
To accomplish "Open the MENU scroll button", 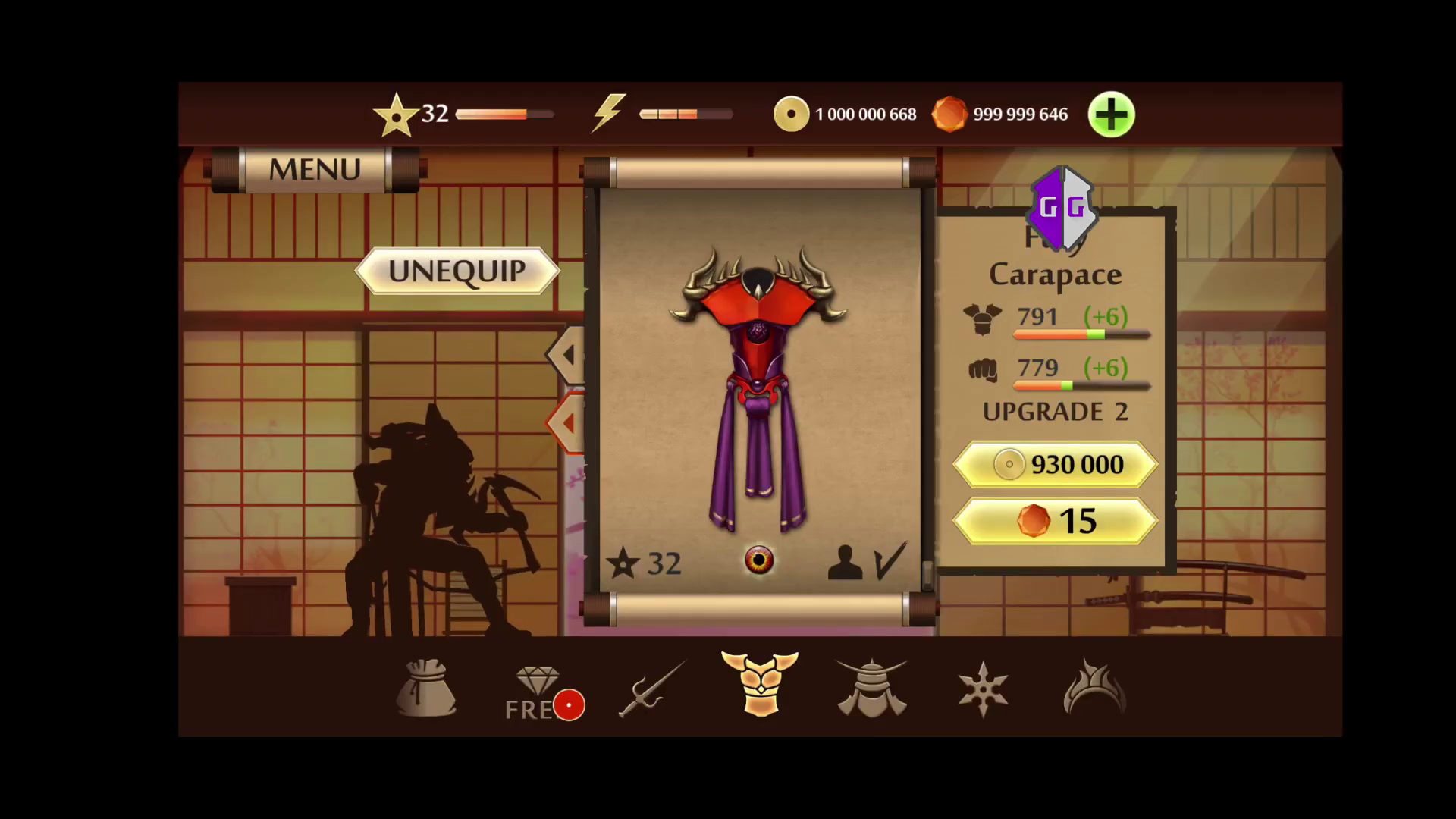I will 315,169.
